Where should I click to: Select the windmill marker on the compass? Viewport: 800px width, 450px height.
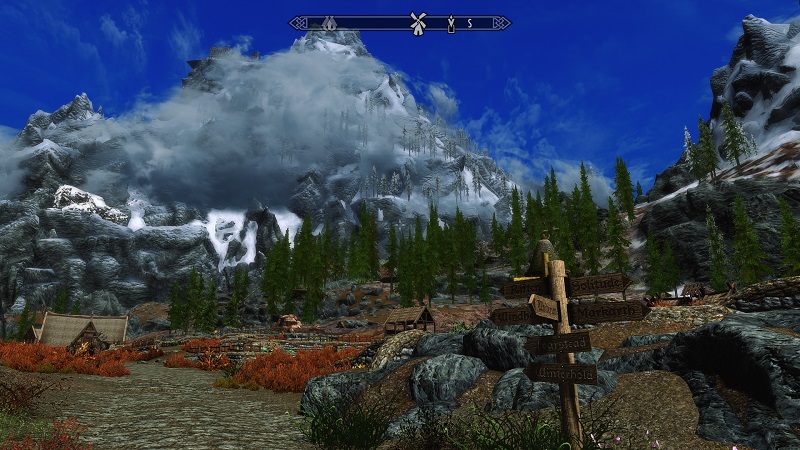pos(418,22)
